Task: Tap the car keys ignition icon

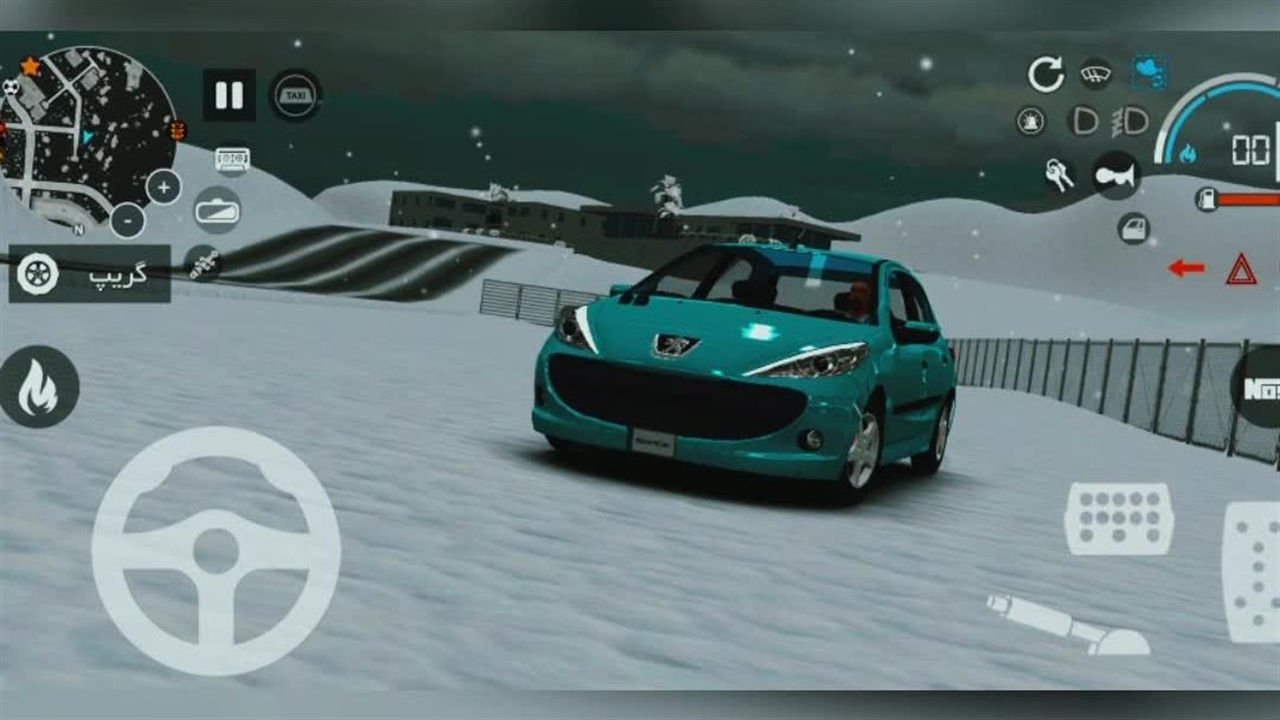Action: [1059, 176]
